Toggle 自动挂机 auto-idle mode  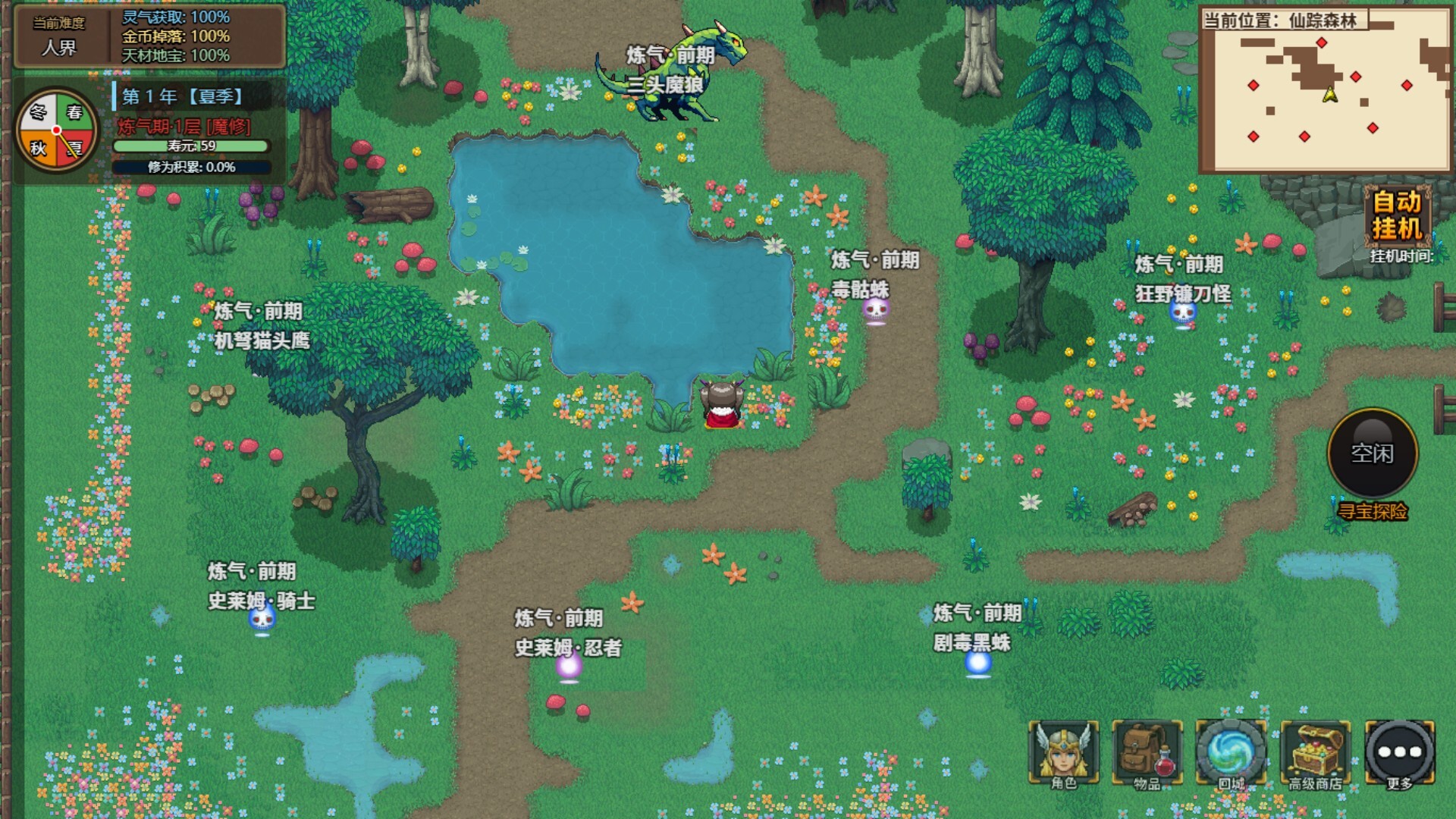coord(1397,215)
